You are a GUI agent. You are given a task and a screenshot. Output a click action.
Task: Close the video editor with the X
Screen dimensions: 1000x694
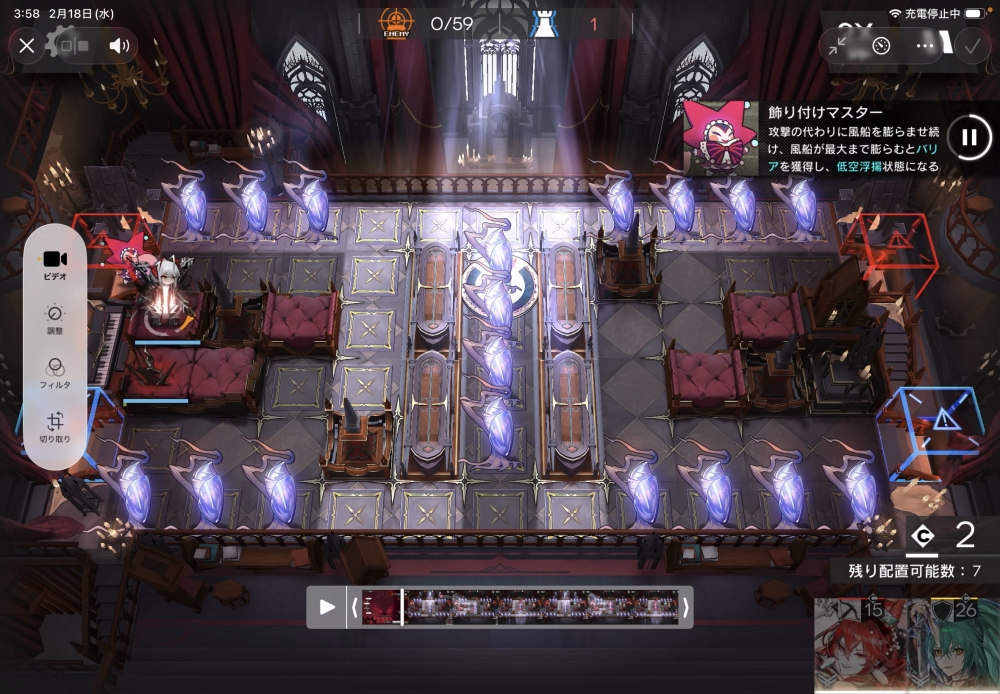[x=27, y=45]
